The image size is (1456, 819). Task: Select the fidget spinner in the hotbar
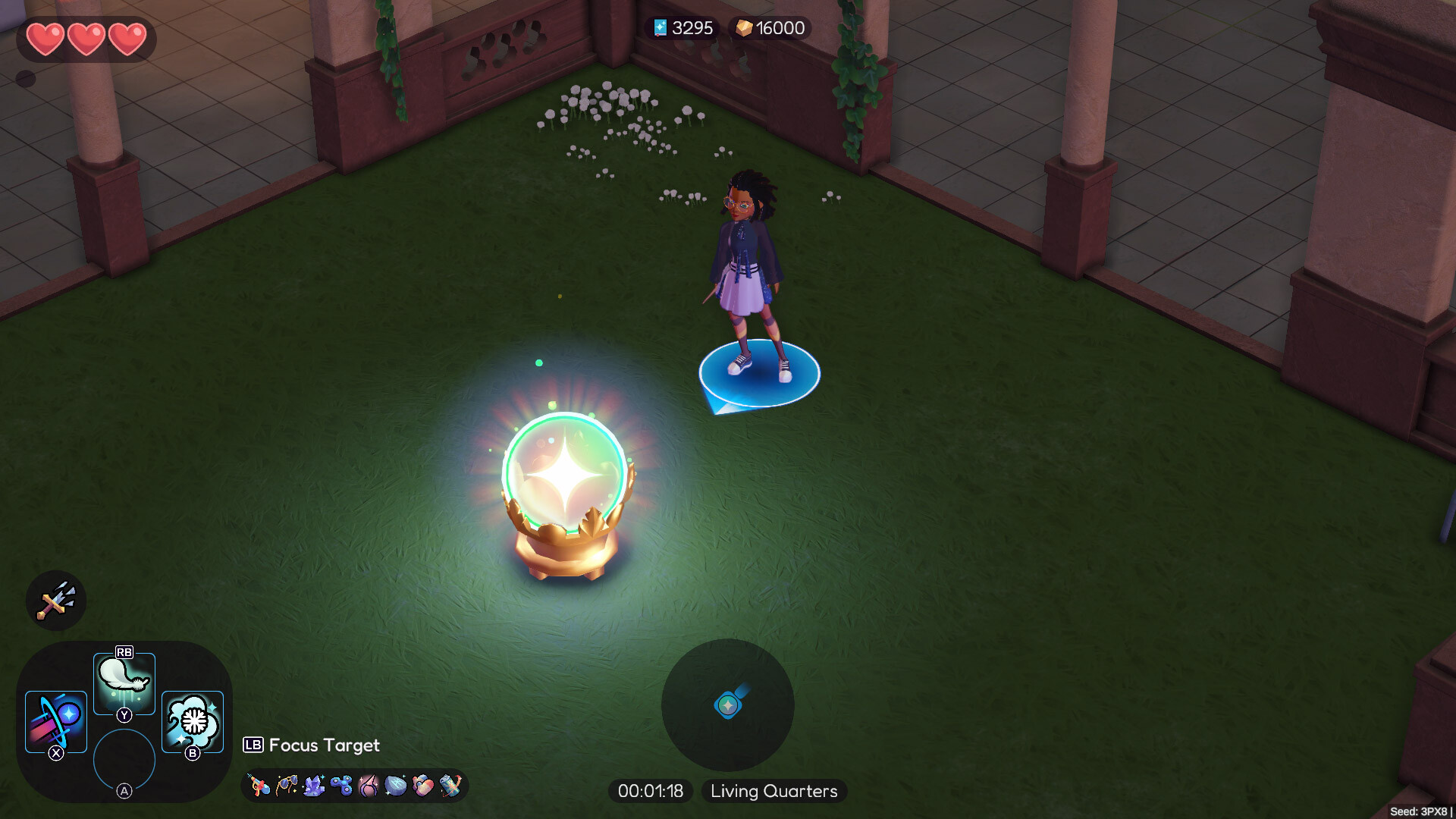click(x=340, y=785)
